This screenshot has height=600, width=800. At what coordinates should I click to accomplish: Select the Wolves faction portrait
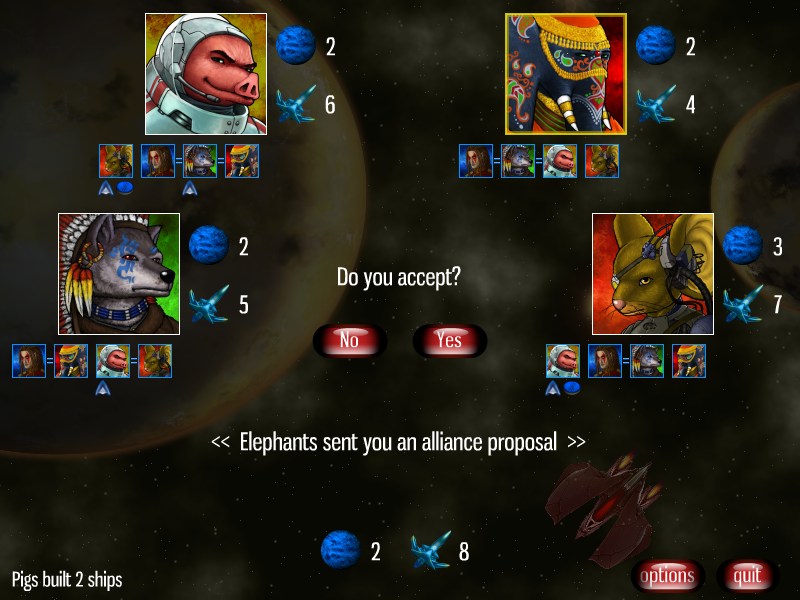point(119,273)
